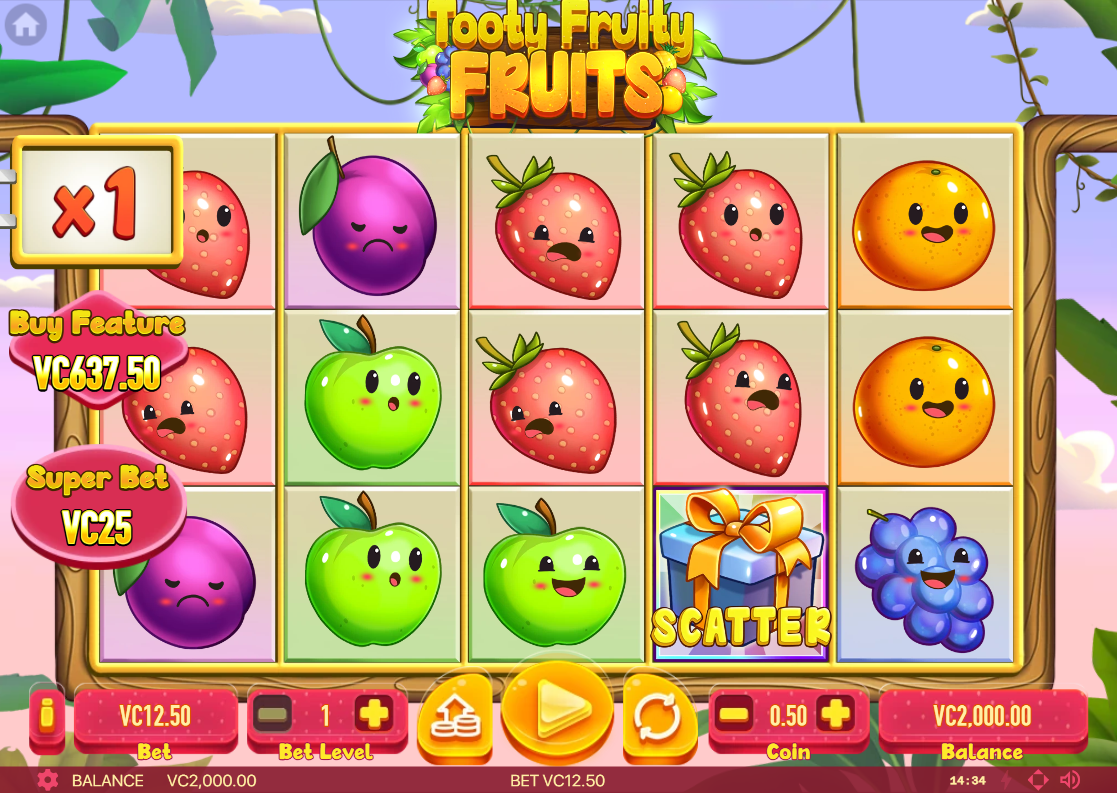
Task: Enable the Super Bet VC25 option
Action: tap(97, 507)
